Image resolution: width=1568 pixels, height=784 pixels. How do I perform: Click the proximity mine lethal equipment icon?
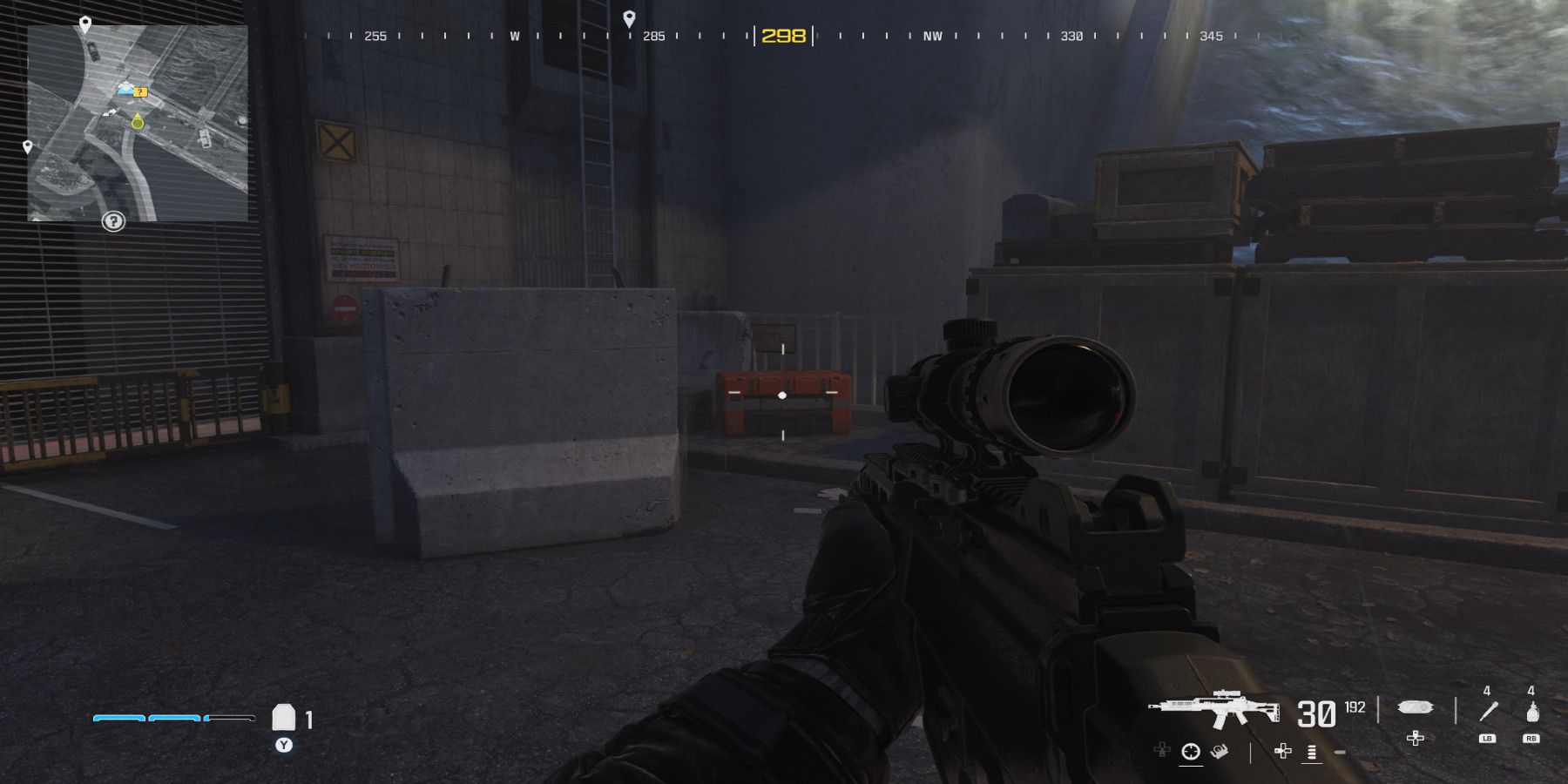pyautogui.click(x=1416, y=707)
